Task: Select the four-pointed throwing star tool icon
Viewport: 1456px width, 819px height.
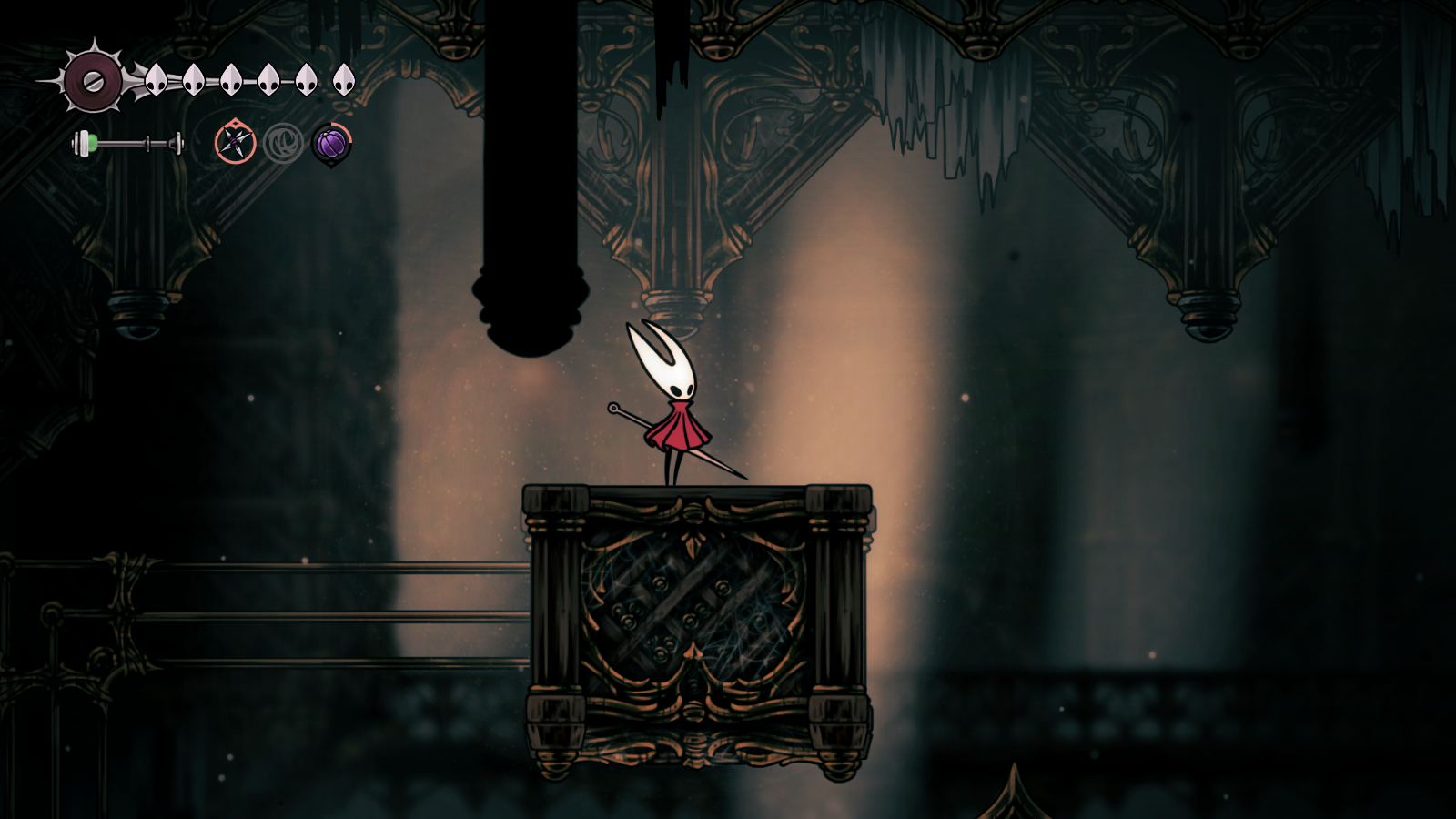Action: point(235,143)
